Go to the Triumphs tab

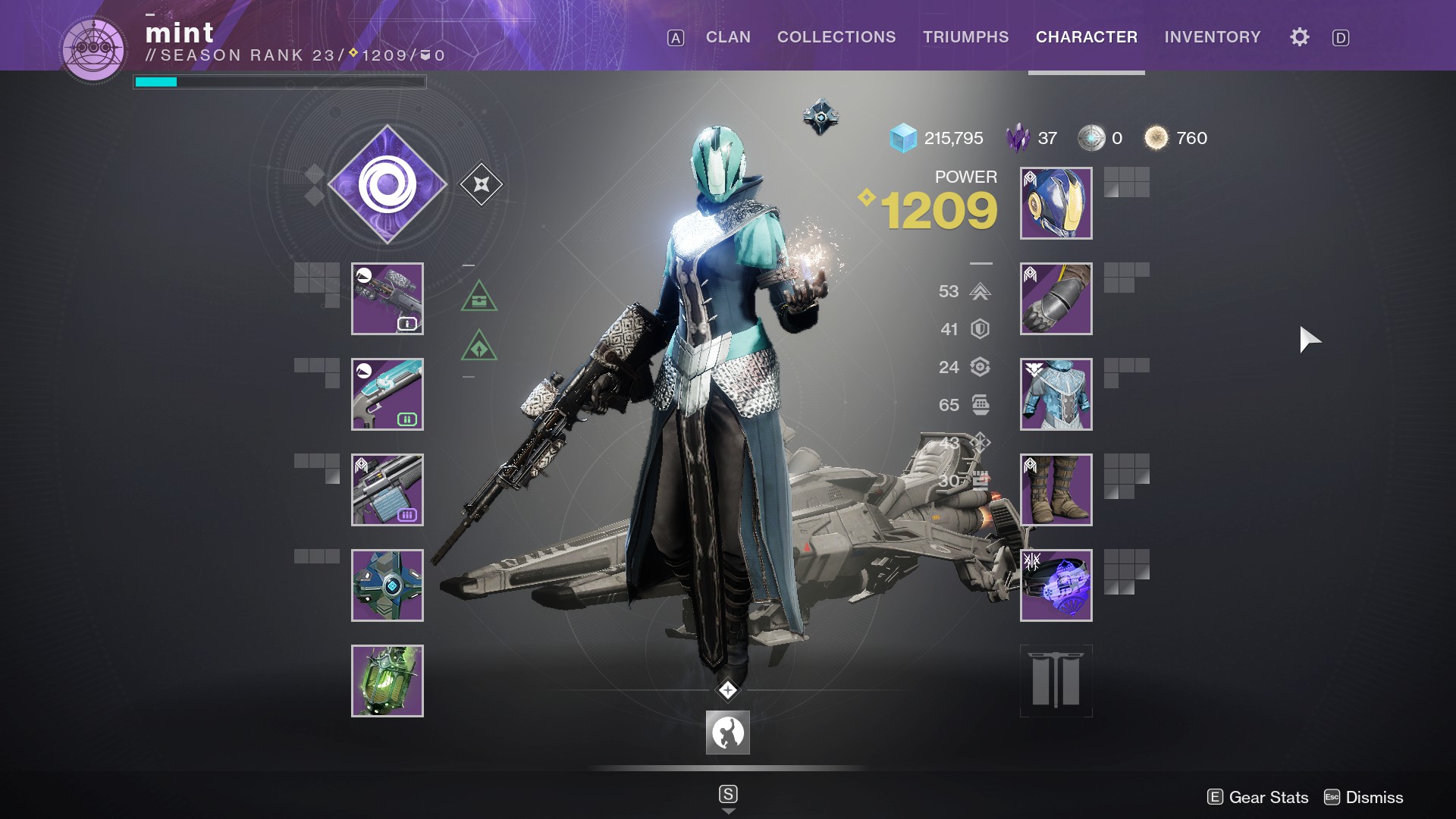click(x=965, y=37)
